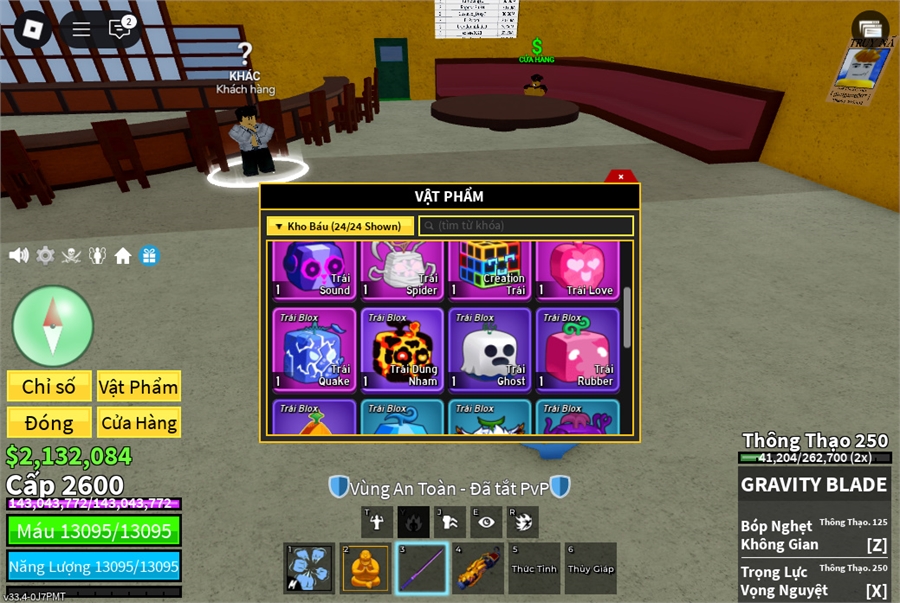Viewport: 900px width, 603px height.
Task: Click the Đóng button
Action: [x=49, y=423]
